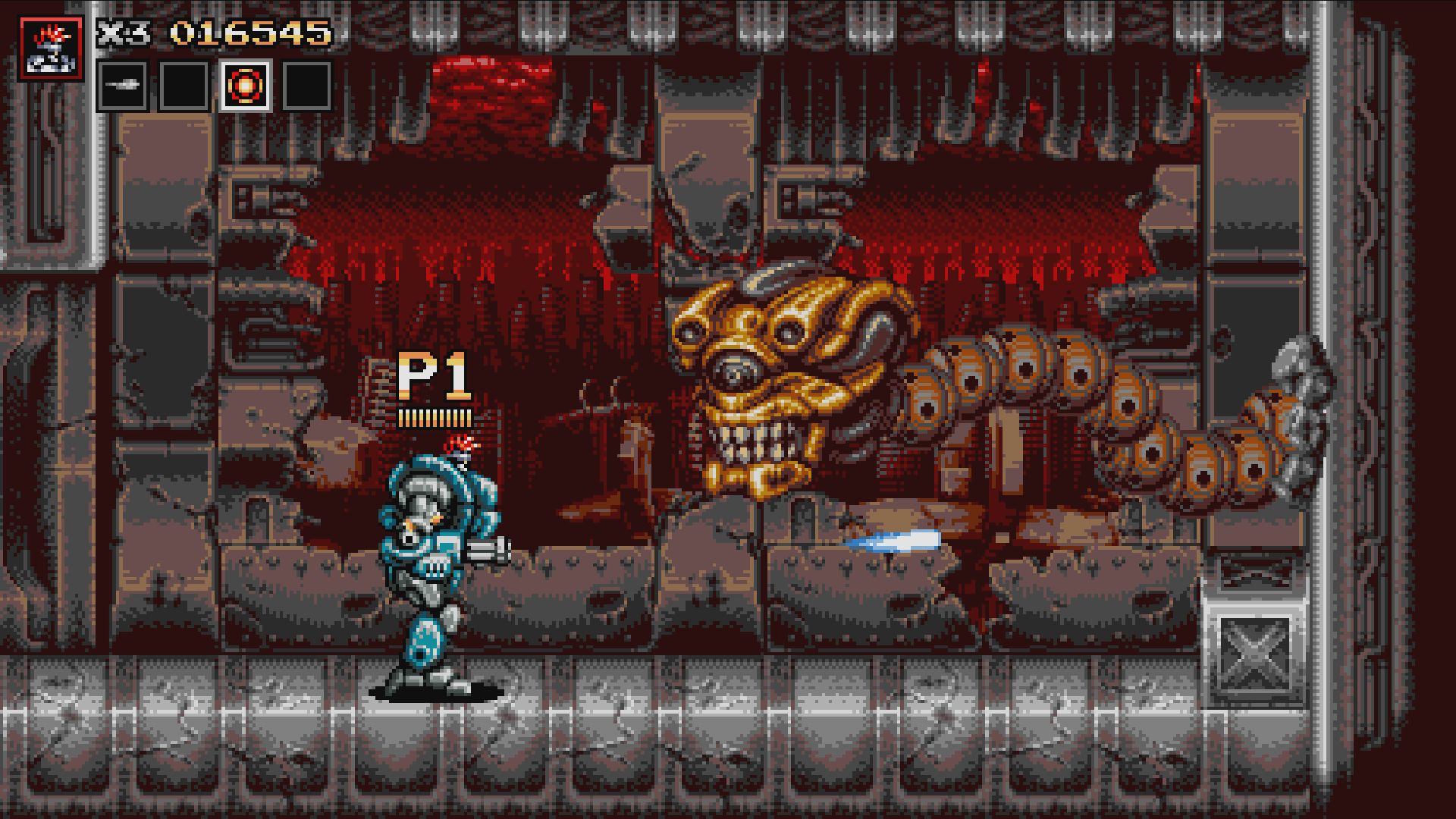The image size is (1456, 819).
Task: Select the highlighted orb grenade weapon icon
Action: (x=244, y=85)
